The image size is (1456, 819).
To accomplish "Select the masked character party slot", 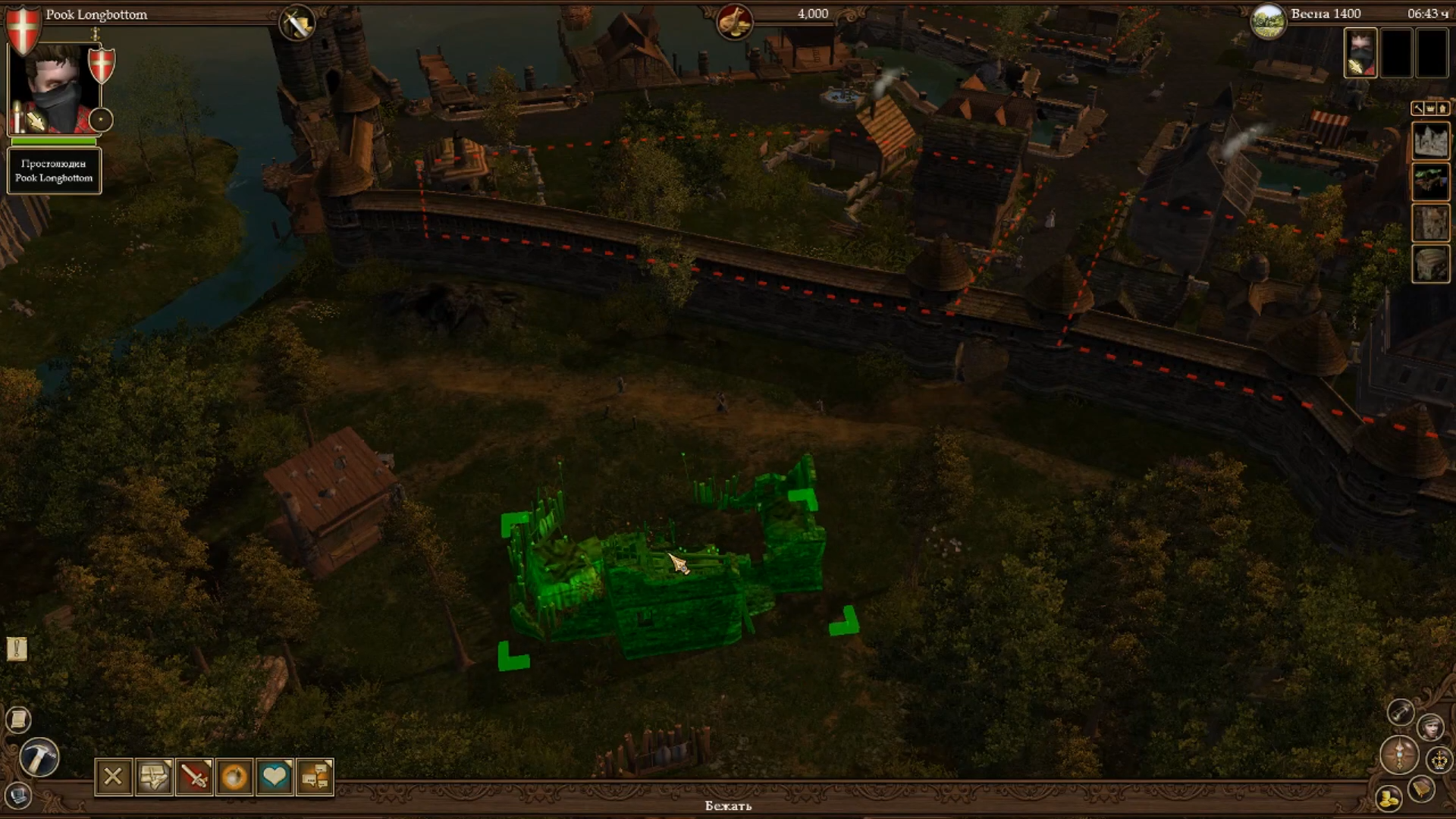I will pos(1360,53).
